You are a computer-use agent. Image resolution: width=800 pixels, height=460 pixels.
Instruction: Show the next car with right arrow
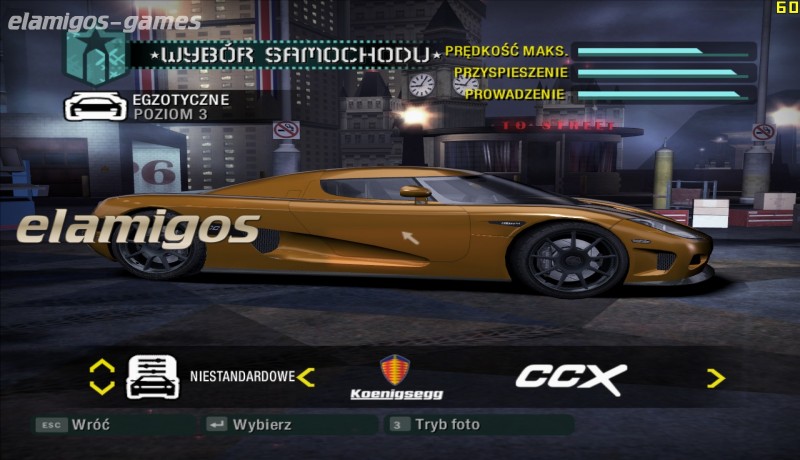pos(715,378)
